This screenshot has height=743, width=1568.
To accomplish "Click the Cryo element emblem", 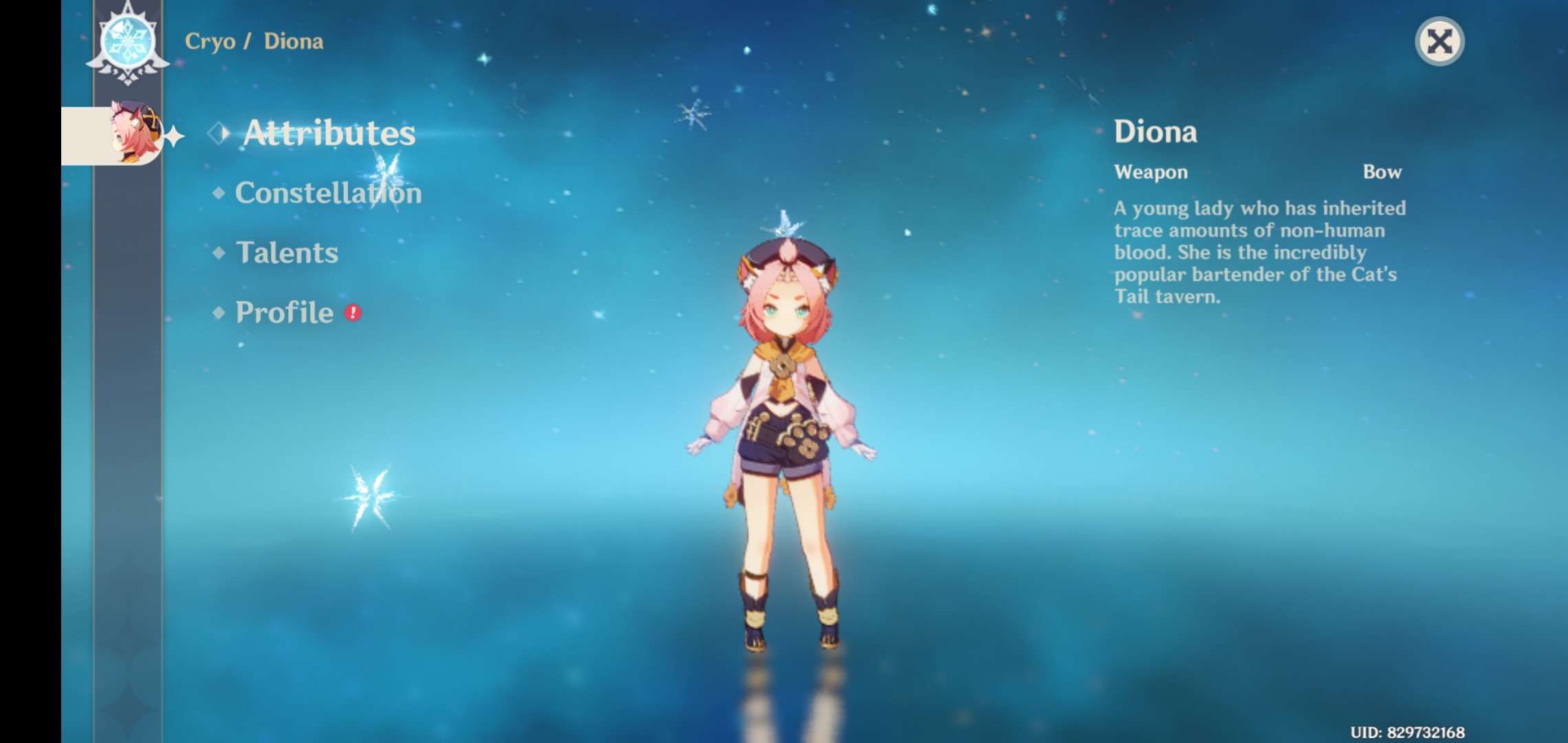I will (x=128, y=42).
